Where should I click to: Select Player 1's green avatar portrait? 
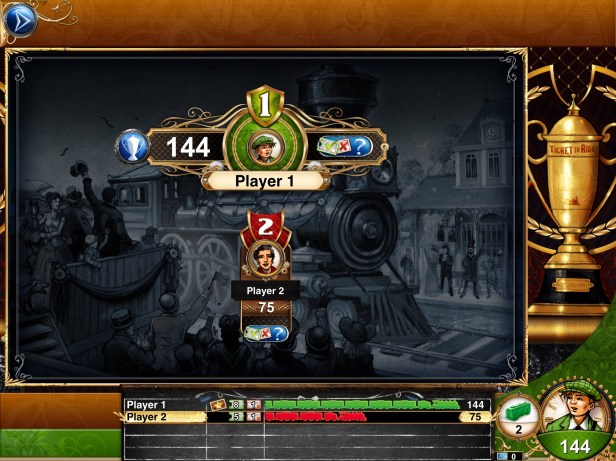pyautogui.click(x=266, y=146)
